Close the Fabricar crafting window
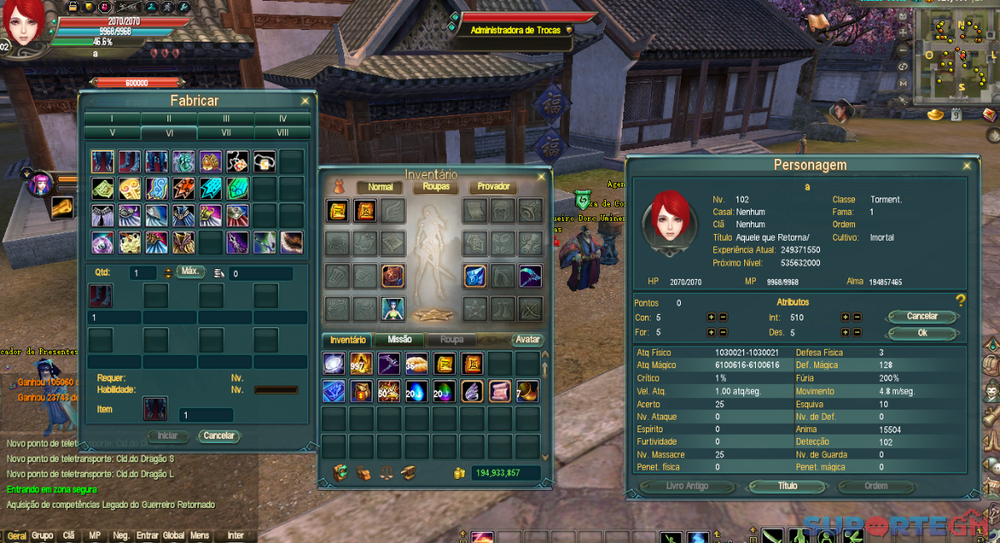The width and height of the screenshot is (1000, 543). (305, 101)
